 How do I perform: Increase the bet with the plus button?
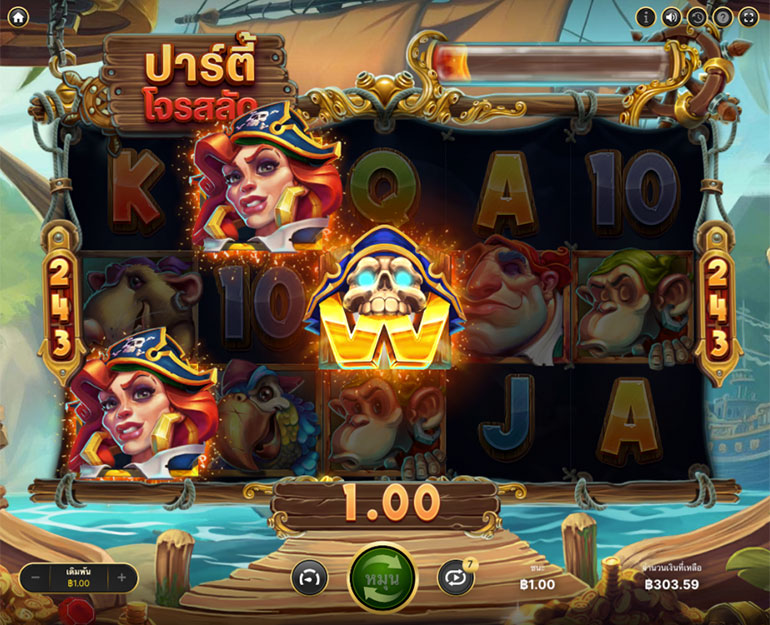(x=122, y=577)
